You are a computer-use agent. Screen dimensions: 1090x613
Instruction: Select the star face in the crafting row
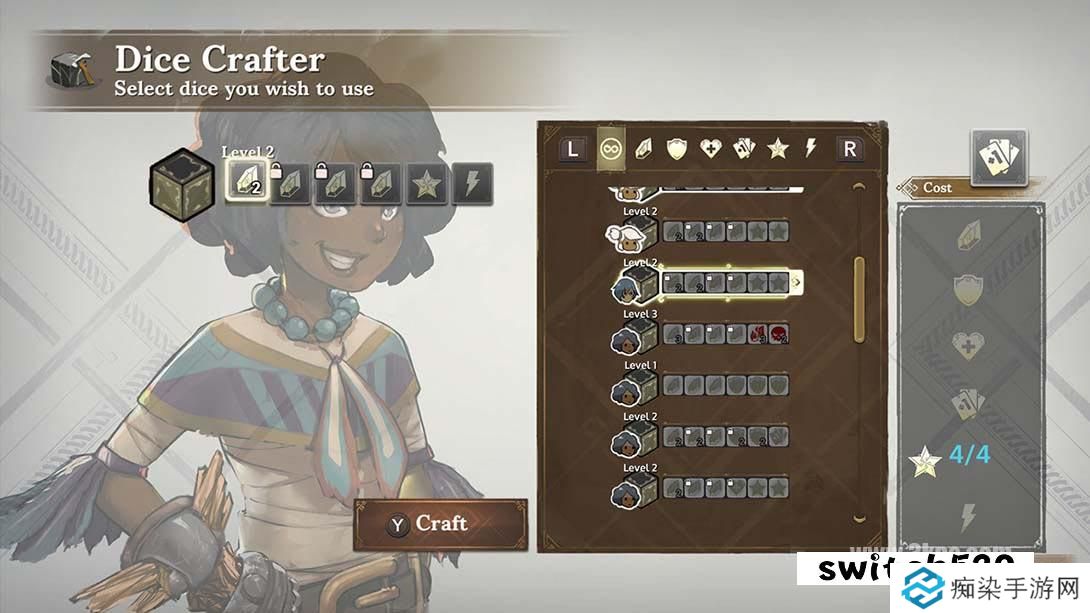(426, 182)
